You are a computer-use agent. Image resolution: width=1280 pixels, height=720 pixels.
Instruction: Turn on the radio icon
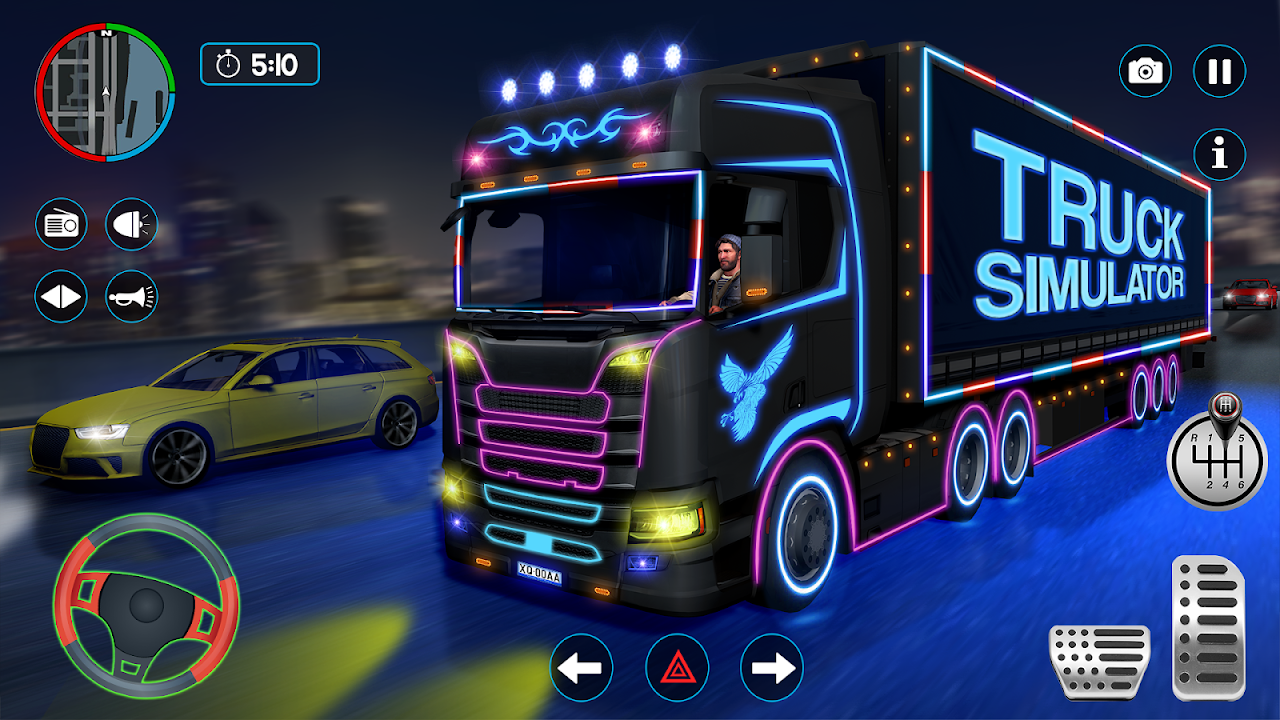(x=61, y=223)
